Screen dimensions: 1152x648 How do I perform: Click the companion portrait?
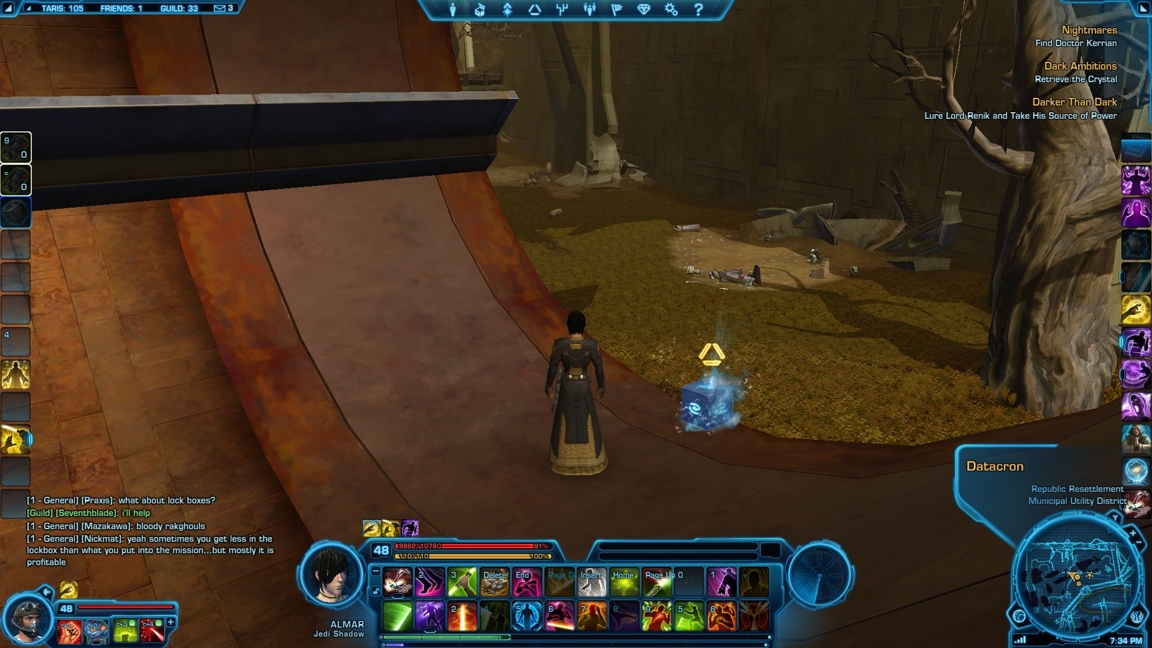(27, 620)
